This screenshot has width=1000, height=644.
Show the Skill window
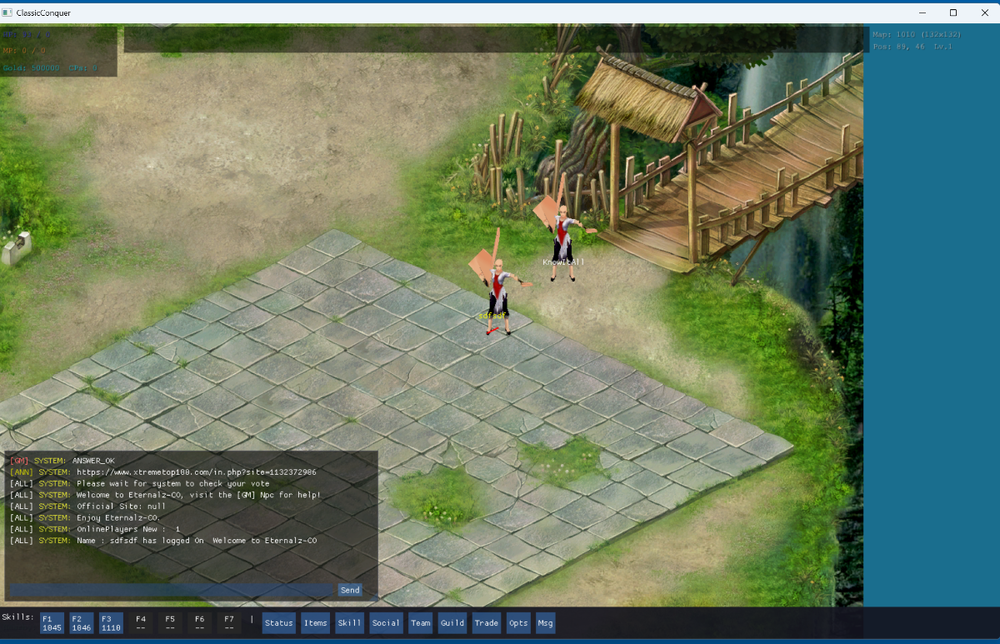(x=349, y=623)
